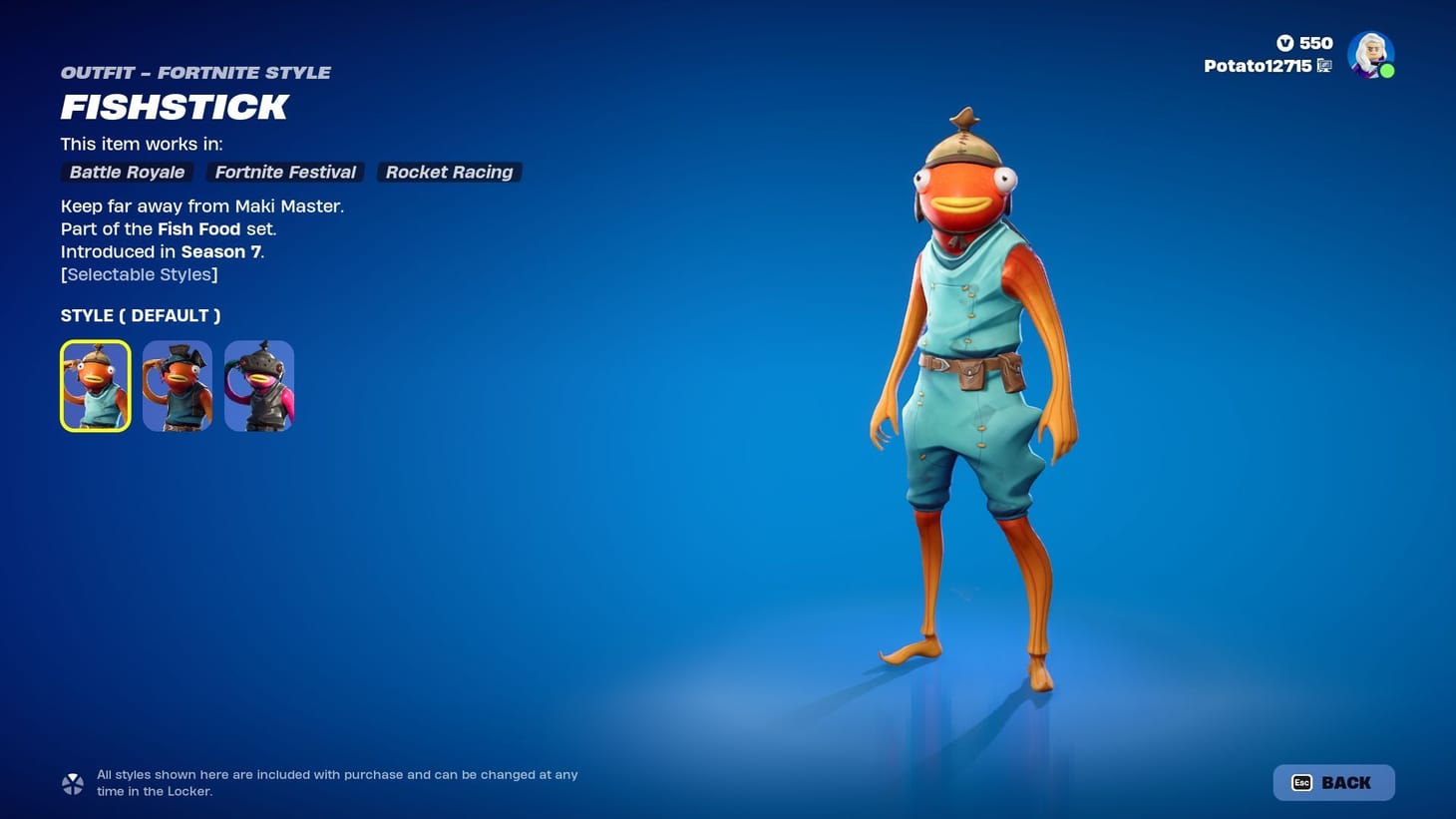1456x819 pixels.
Task: Click the third Fishstick style thumbnail
Action: (258, 386)
